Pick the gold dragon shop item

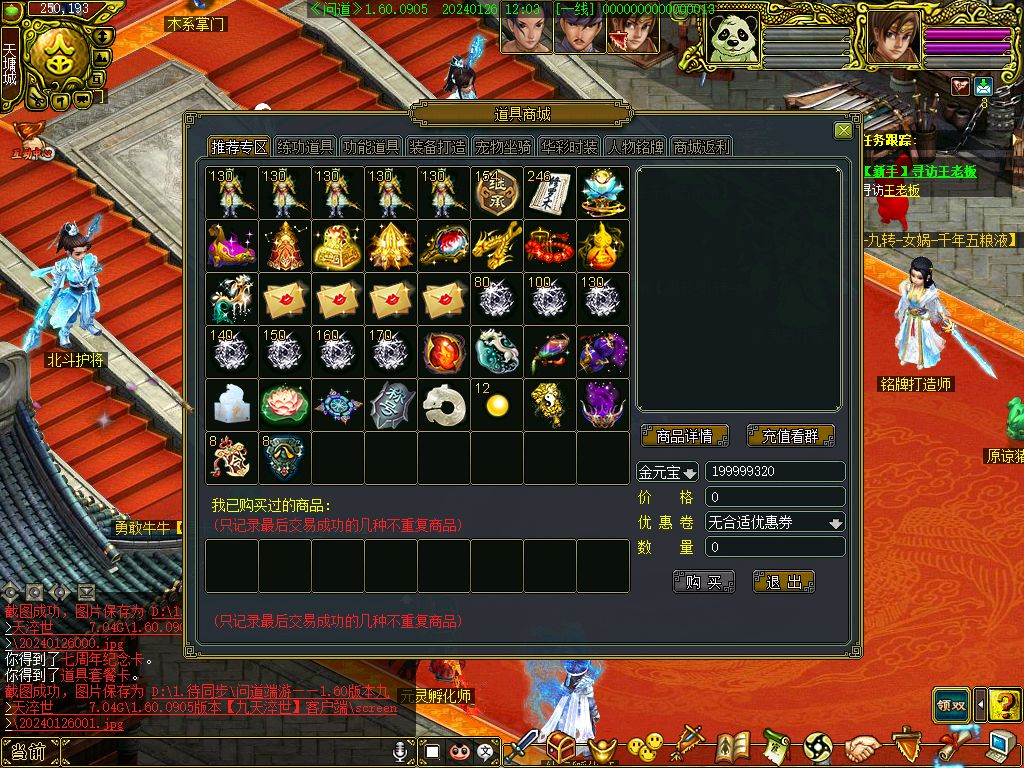497,245
